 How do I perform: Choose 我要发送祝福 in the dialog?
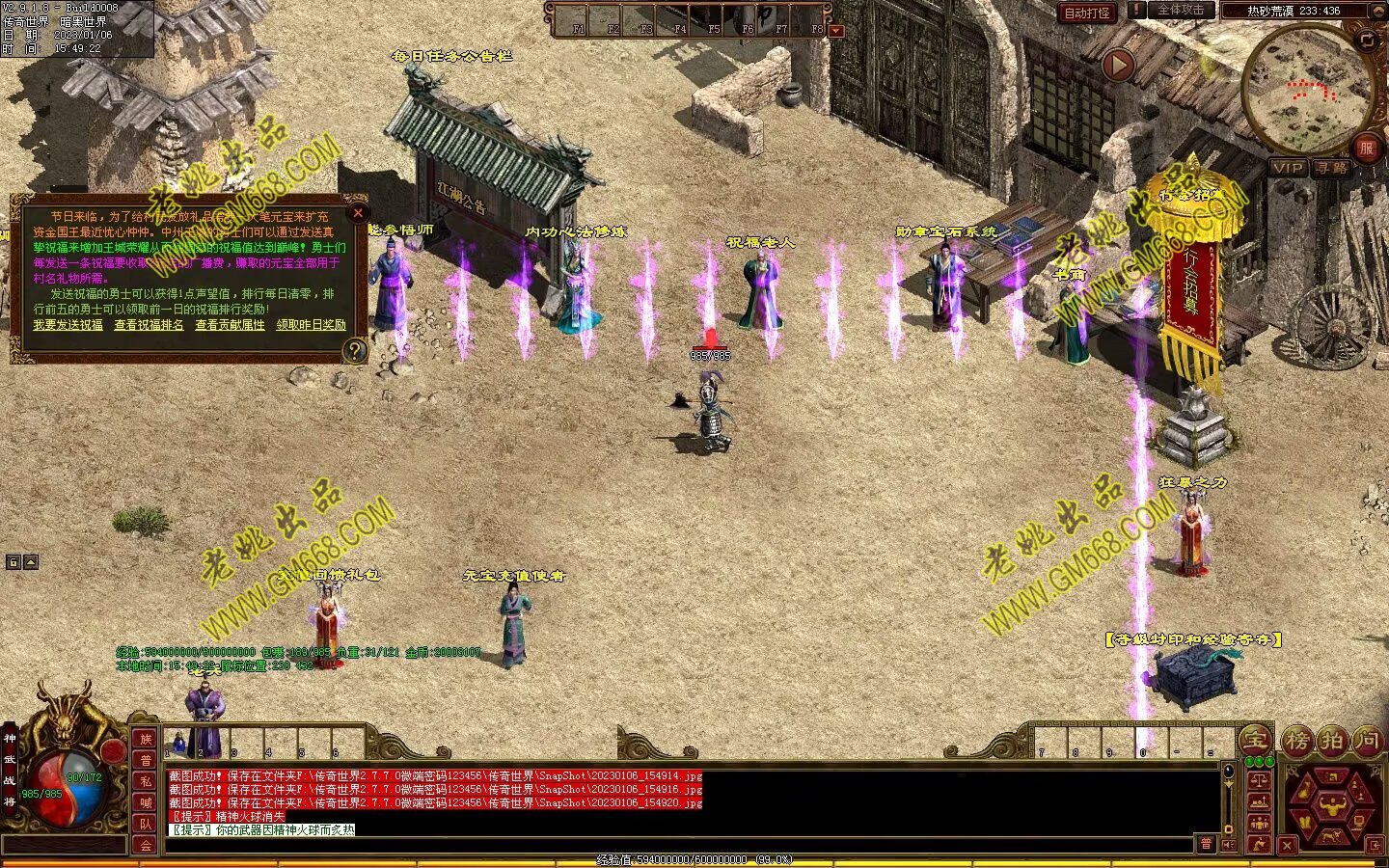coord(68,325)
